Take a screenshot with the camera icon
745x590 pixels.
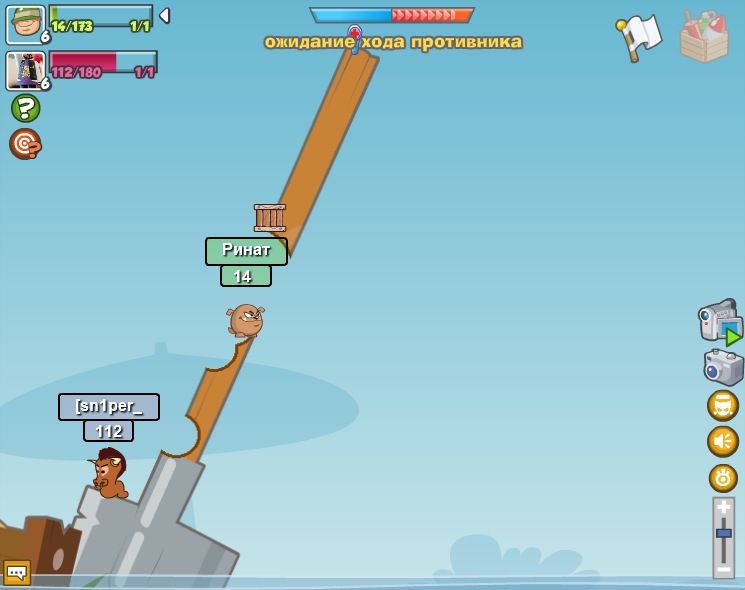click(x=722, y=367)
